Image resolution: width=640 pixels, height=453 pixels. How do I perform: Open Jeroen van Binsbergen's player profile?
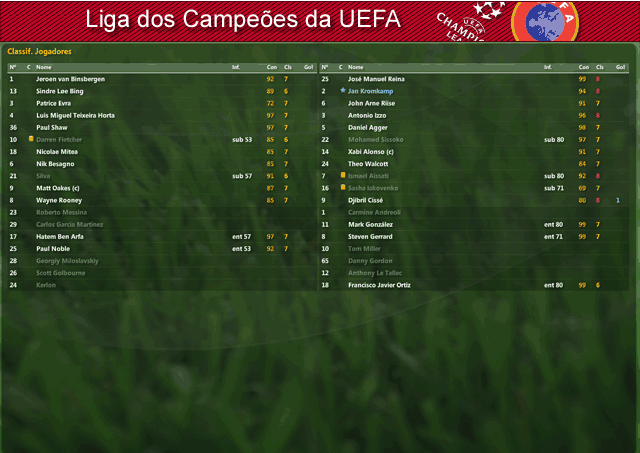[70, 78]
